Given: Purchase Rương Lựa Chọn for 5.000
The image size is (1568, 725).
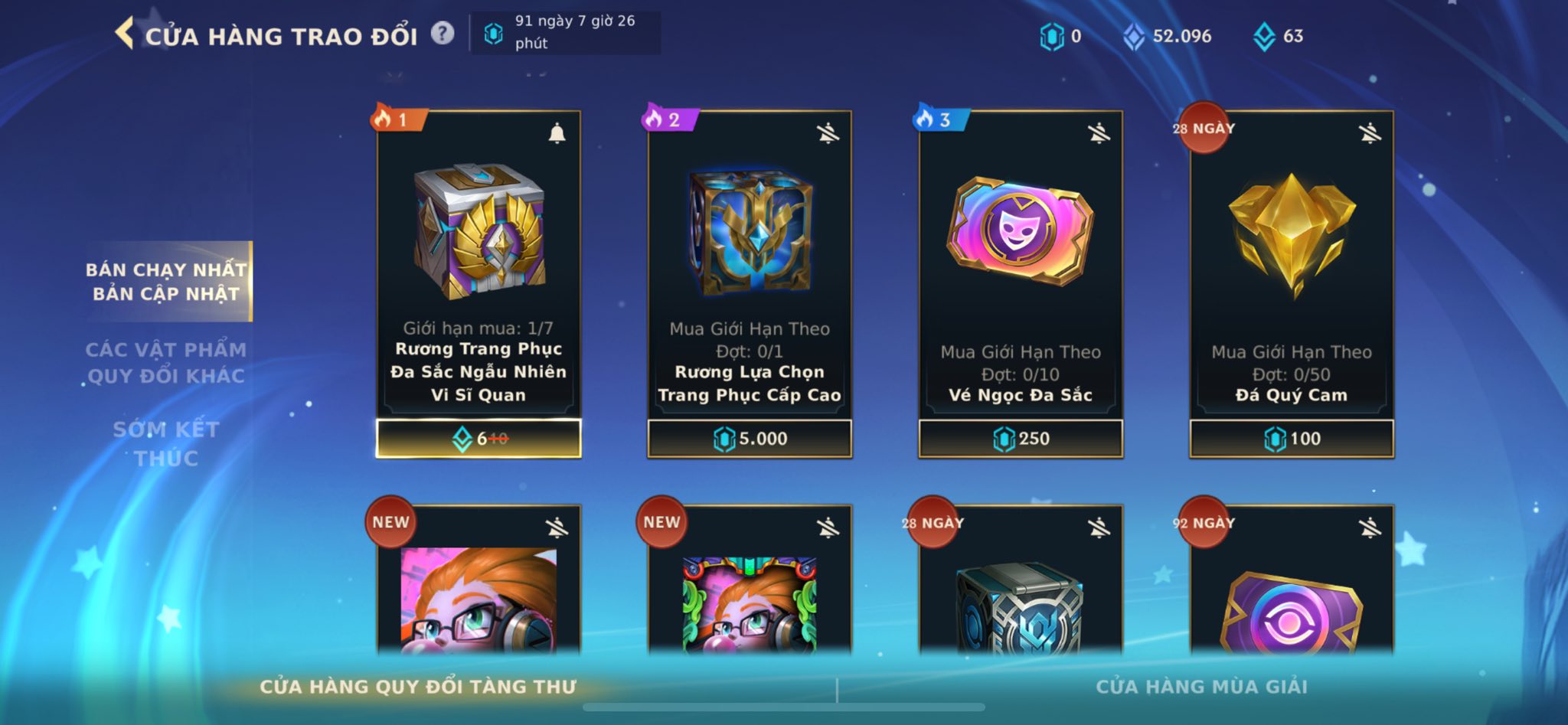Looking at the screenshot, I should tap(750, 439).
